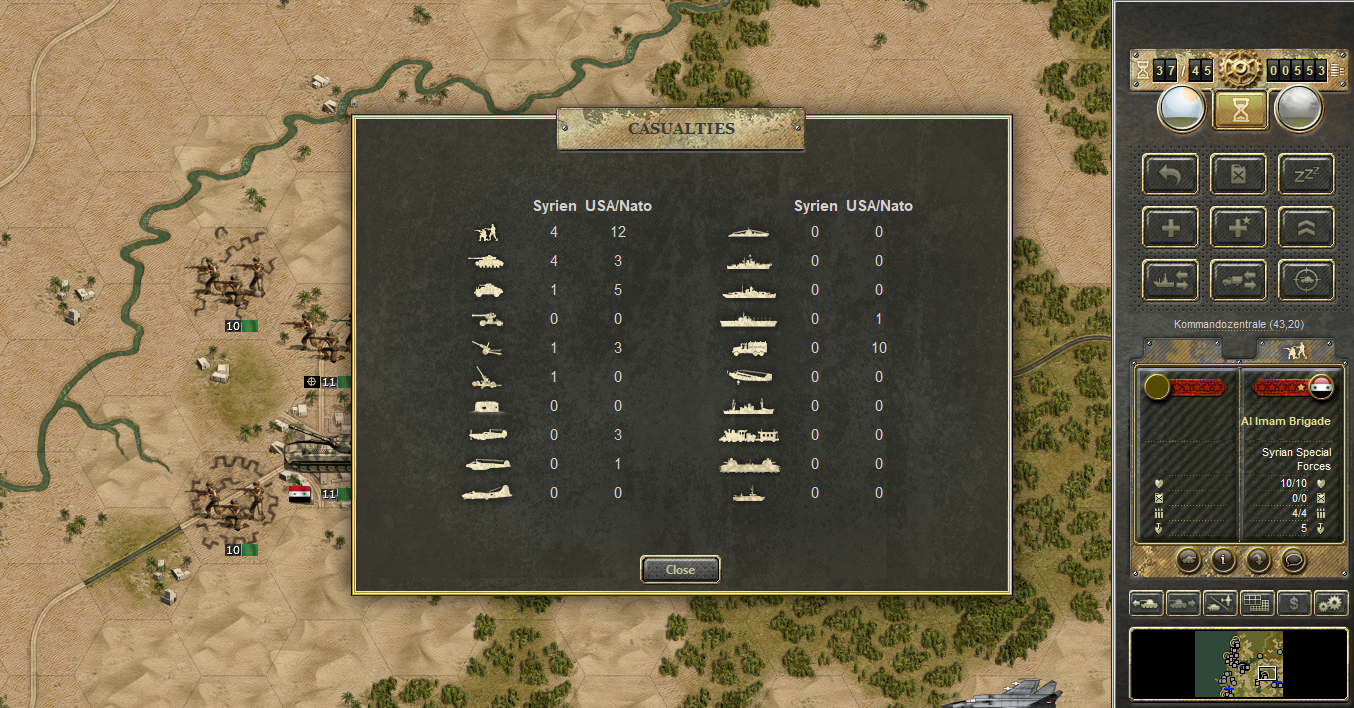This screenshot has height=708, width=1354.
Task: Switch to the infantry silhouette unit tab
Action: point(1296,350)
